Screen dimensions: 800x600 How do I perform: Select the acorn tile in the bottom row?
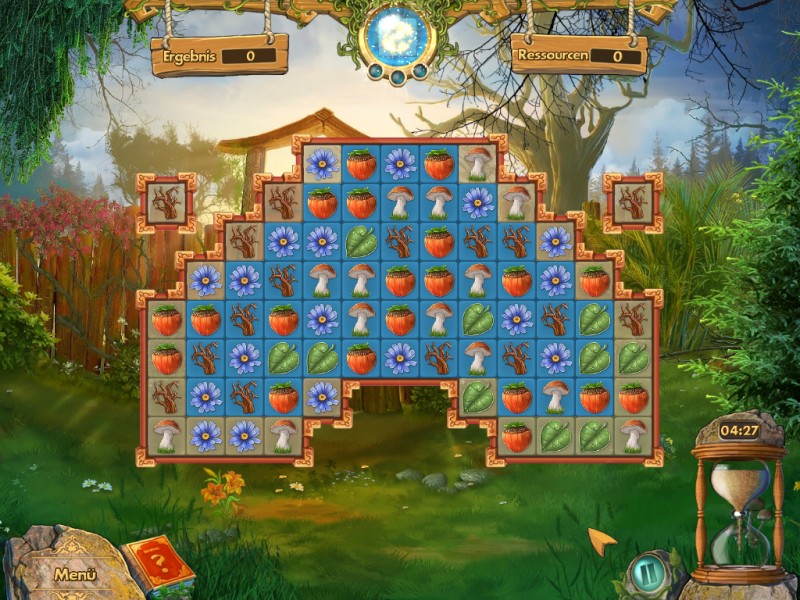click(517, 436)
